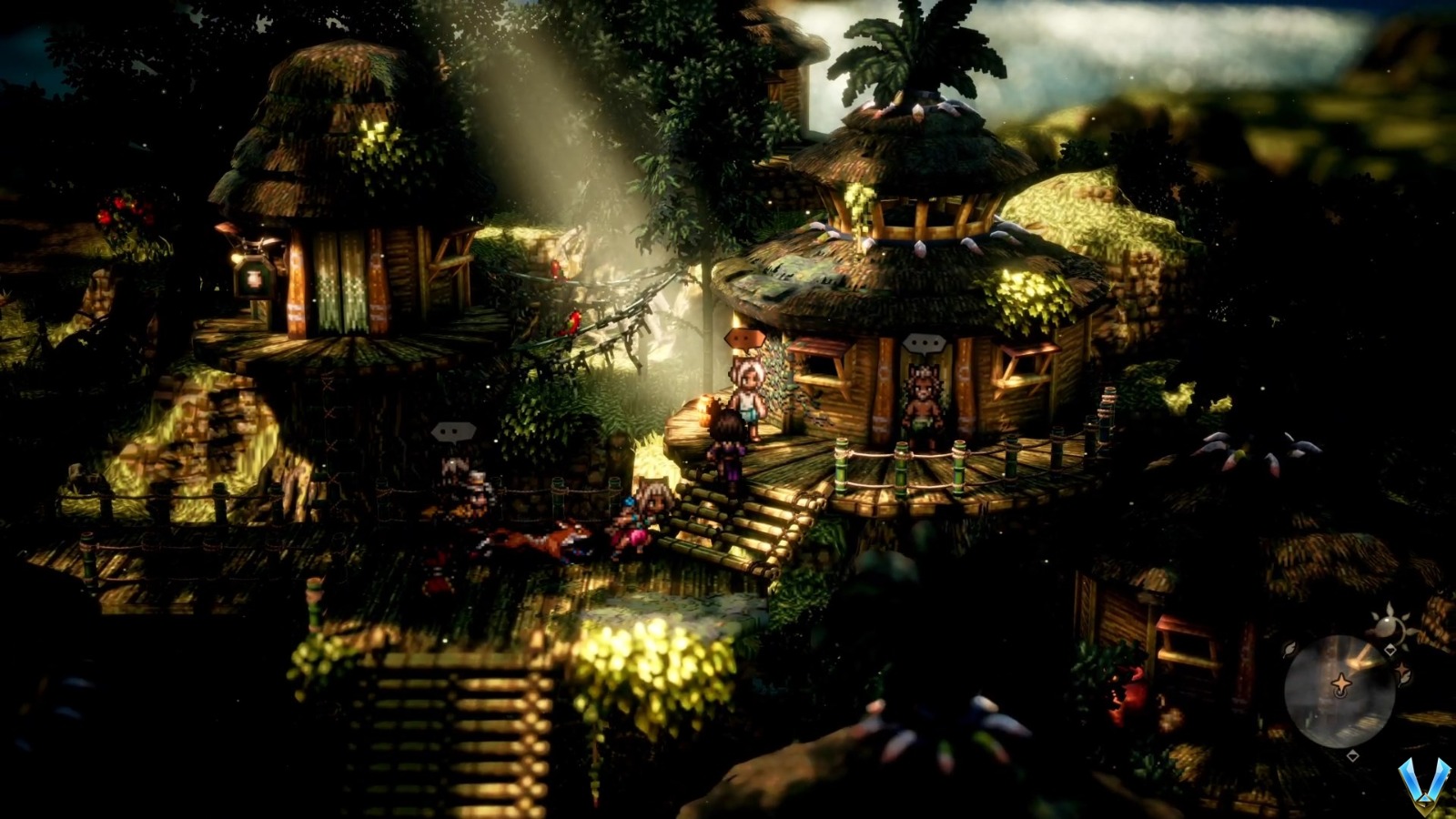This screenshot has width=1456, height=819.
Task: Click the diamond marker below the minimap circle
Action: click(x=1353, y=756)
